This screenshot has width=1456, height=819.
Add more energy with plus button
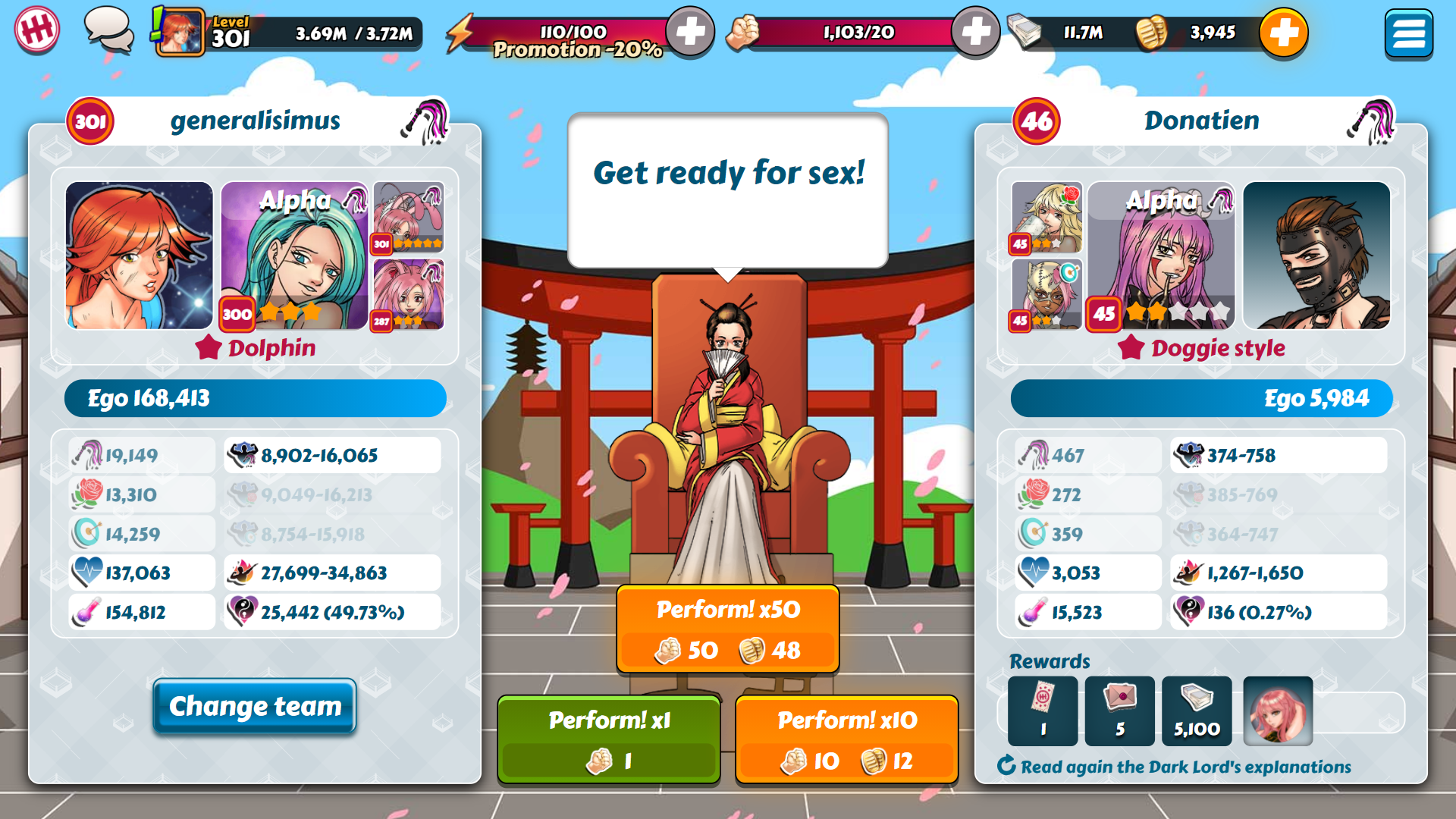[x=689, y=32]
